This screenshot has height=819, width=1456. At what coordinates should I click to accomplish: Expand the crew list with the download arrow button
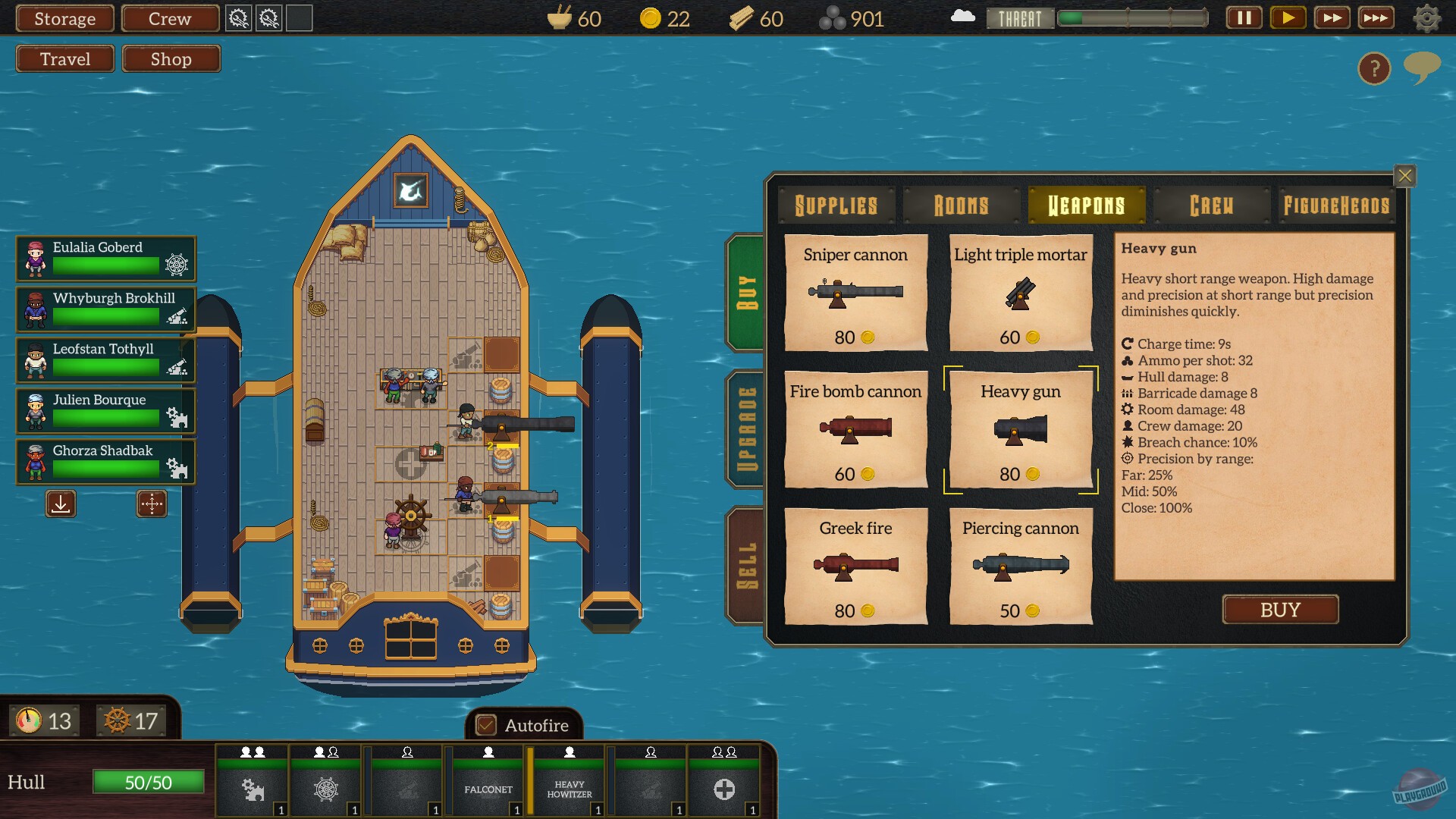point(61,504)
